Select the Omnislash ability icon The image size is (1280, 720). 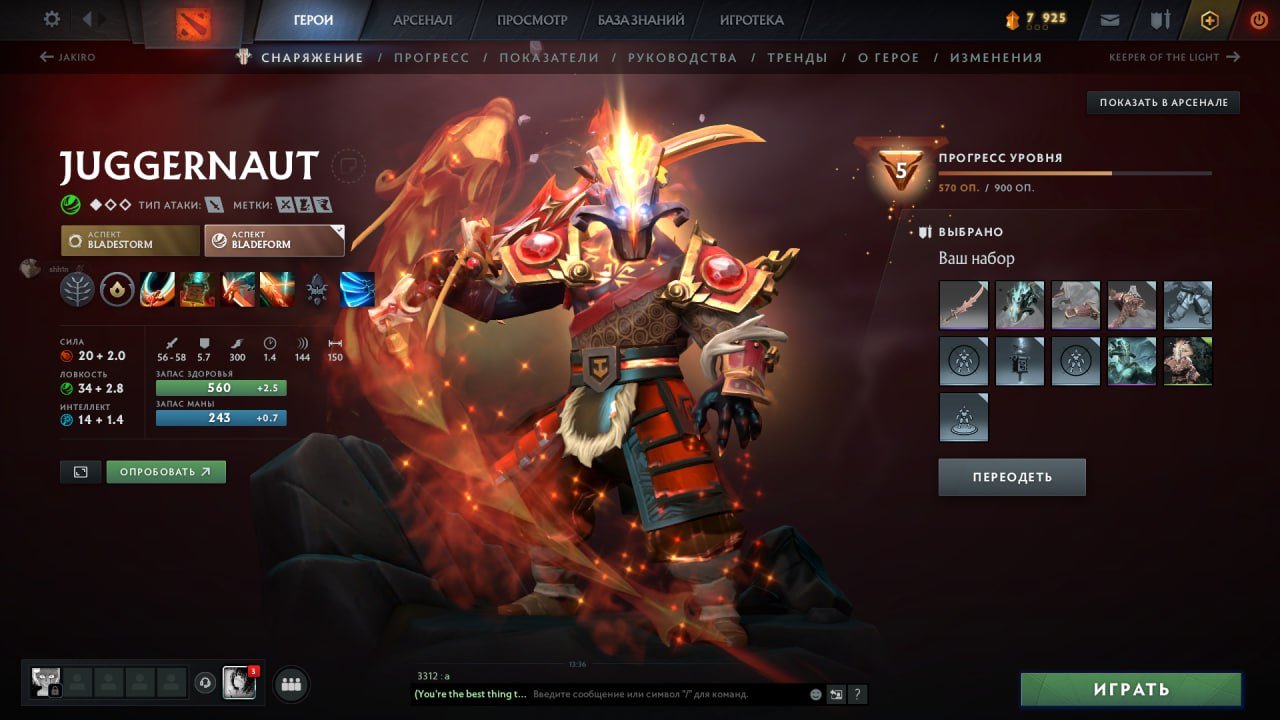click(278, 288)
